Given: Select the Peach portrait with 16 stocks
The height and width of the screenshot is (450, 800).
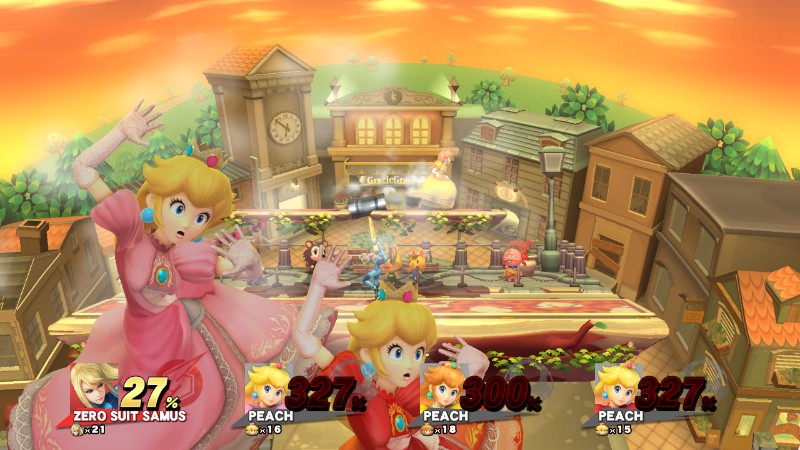Looking at the screenshot, I should click(x=268, y=385).
